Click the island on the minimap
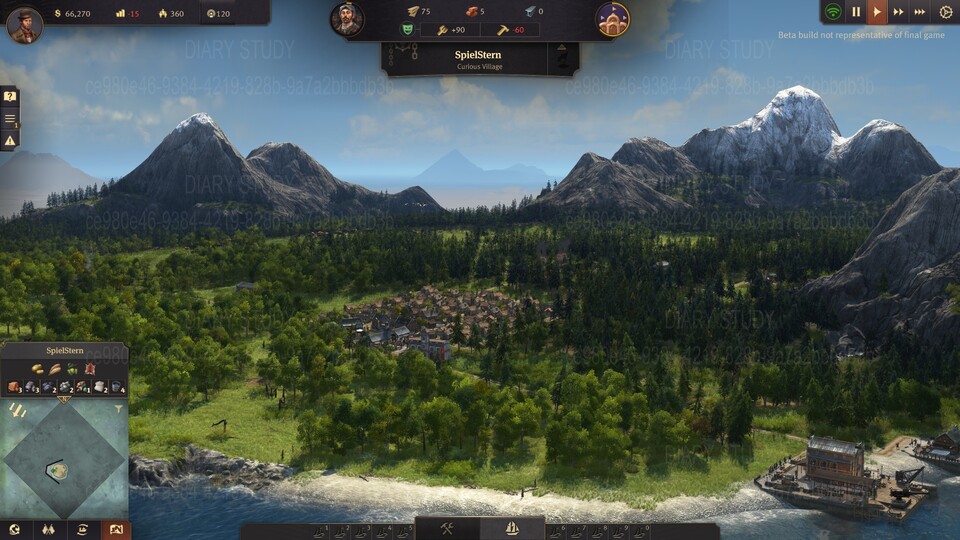This screenshot has height=540, width=960. [59, 470]
